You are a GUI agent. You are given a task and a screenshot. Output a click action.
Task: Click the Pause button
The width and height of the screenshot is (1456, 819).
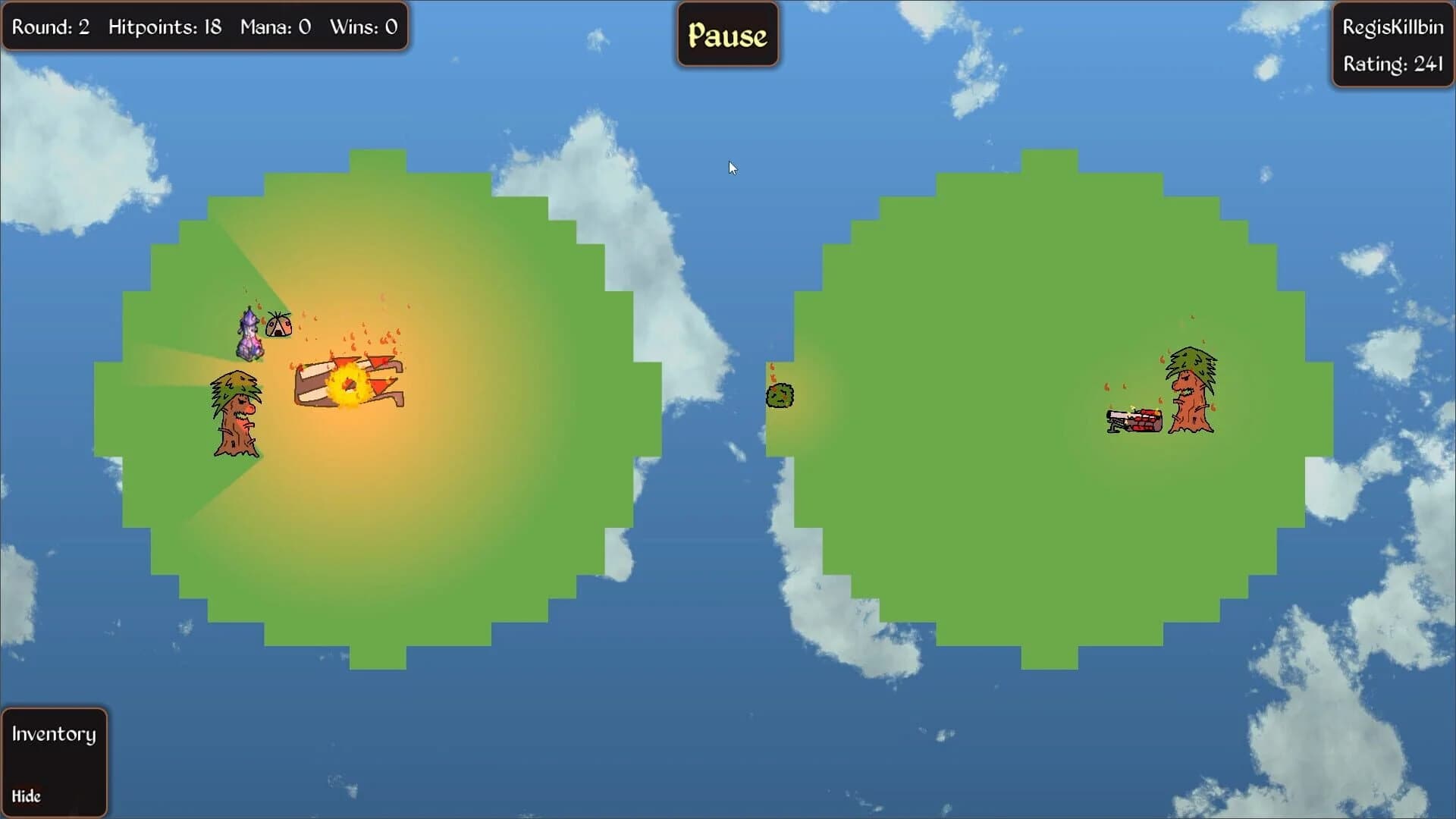click(726, 33)
